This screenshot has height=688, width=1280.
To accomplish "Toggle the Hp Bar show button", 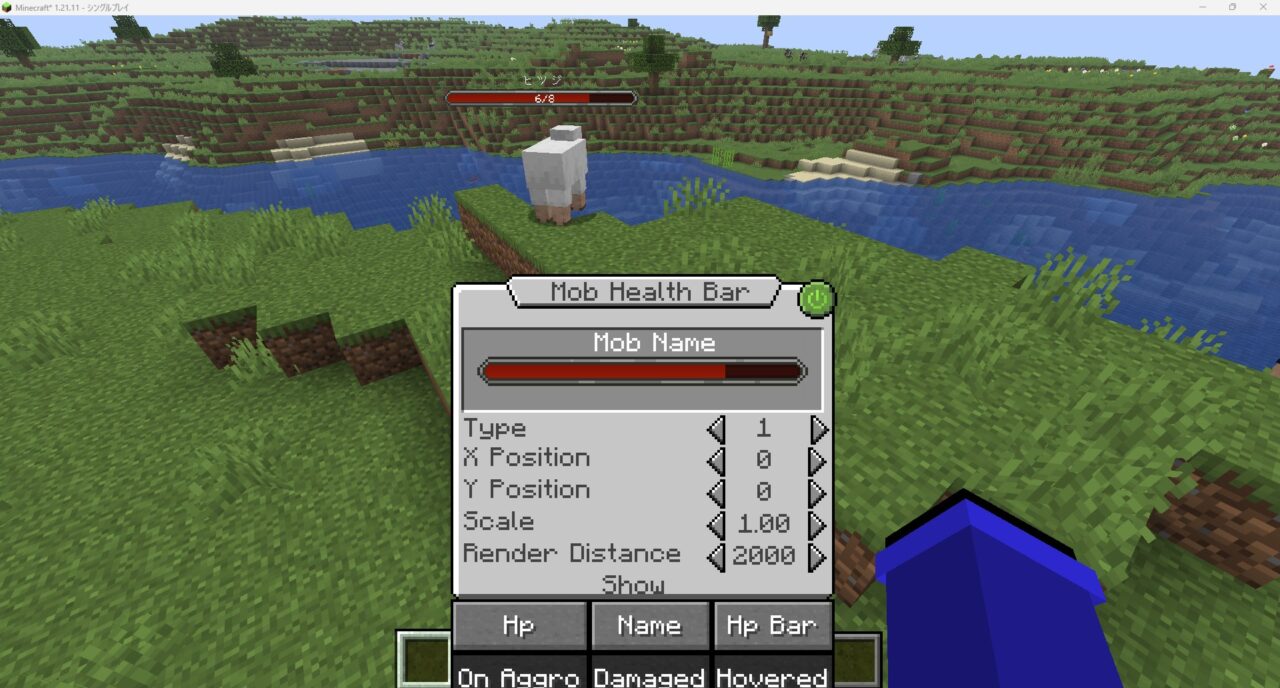I will [x=772, y=626].
